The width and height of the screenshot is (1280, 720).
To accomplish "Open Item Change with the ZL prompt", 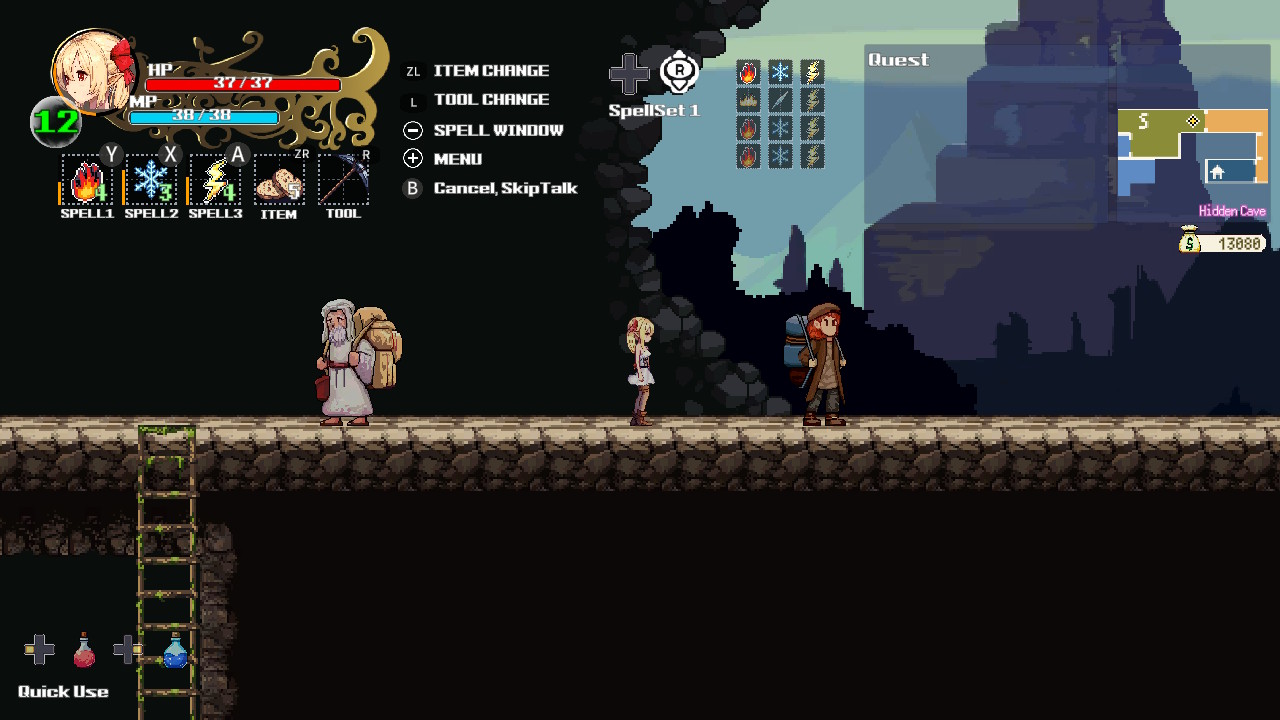I will click(412, 71).
